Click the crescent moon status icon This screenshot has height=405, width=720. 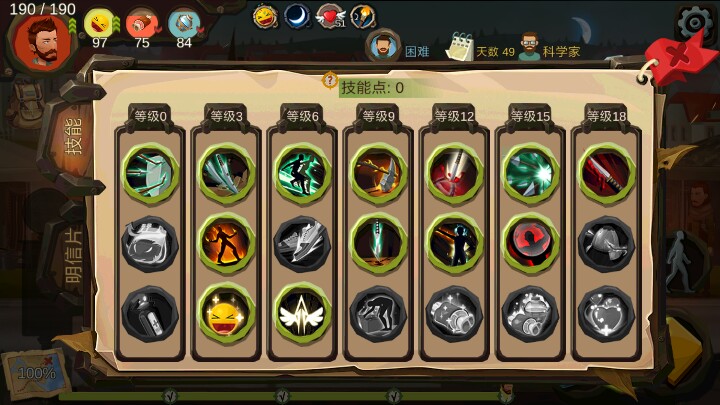pos(297,16)
